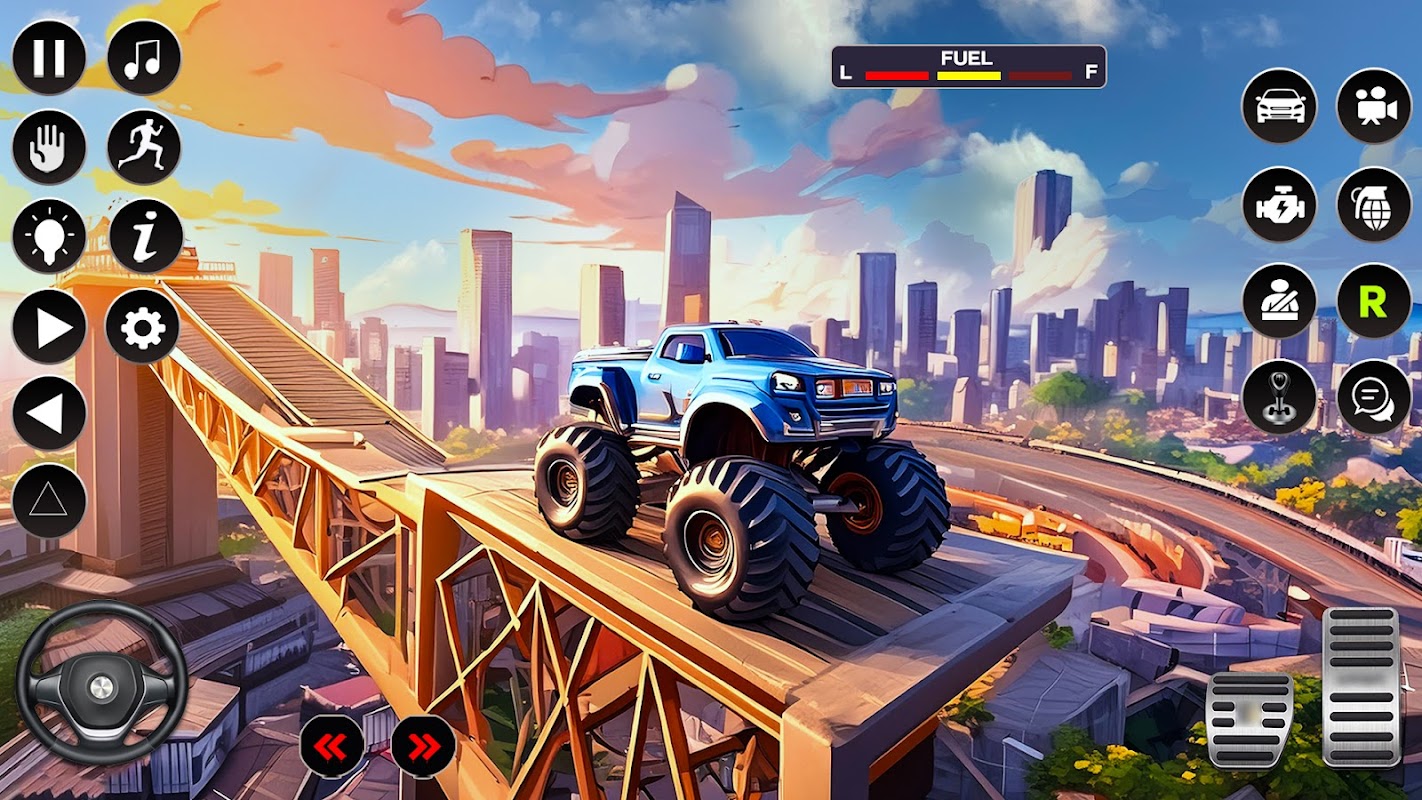Pause the game
1422x800 pixels.
coord(49,58)
